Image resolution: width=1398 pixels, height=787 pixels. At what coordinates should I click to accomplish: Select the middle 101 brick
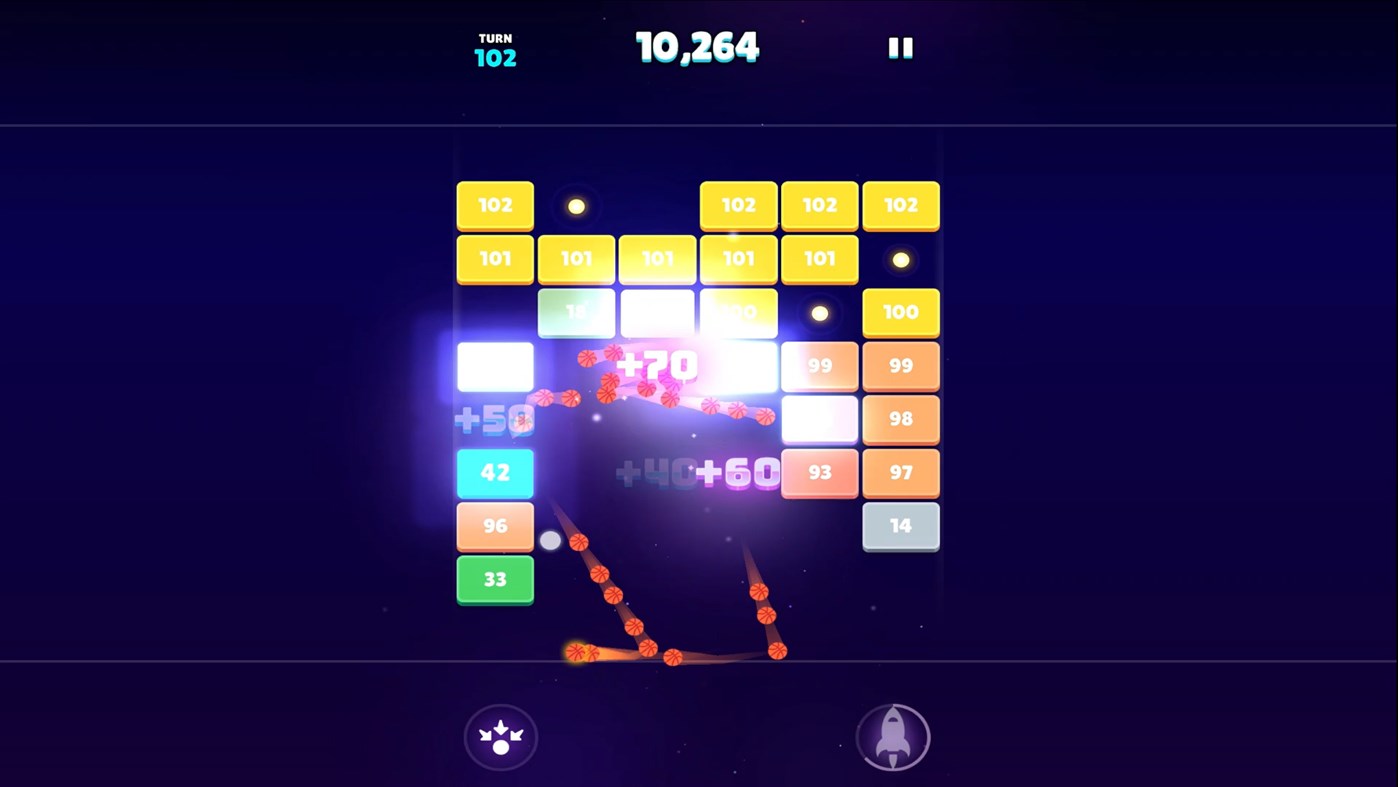(657, 259)
